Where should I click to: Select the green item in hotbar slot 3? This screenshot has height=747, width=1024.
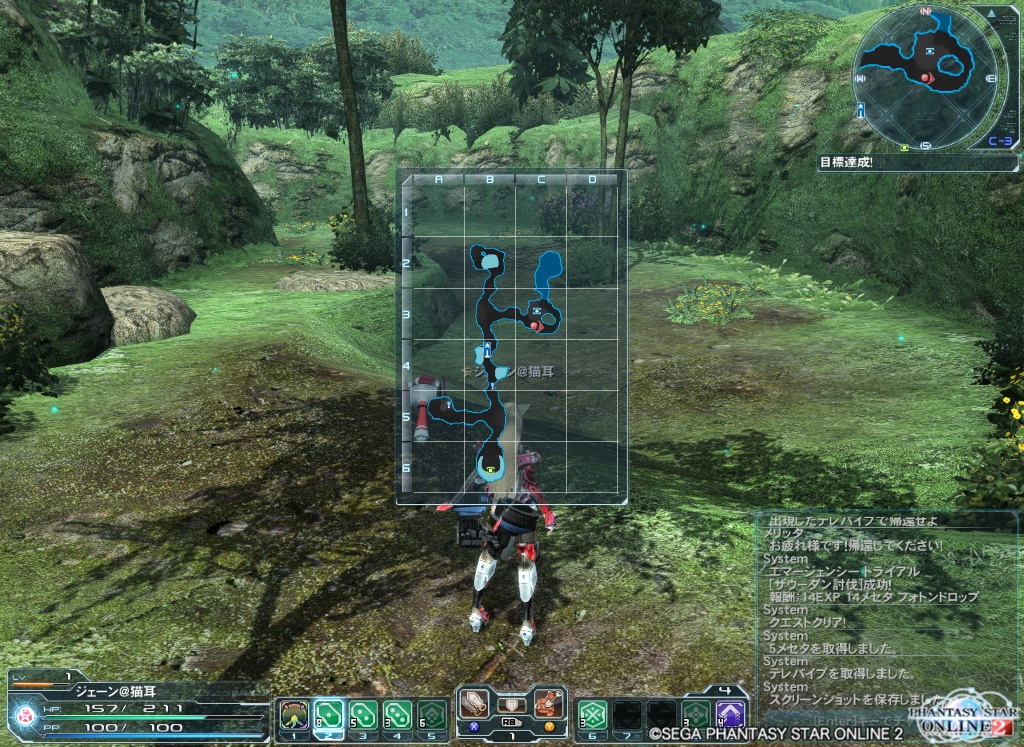coord(363,715)
